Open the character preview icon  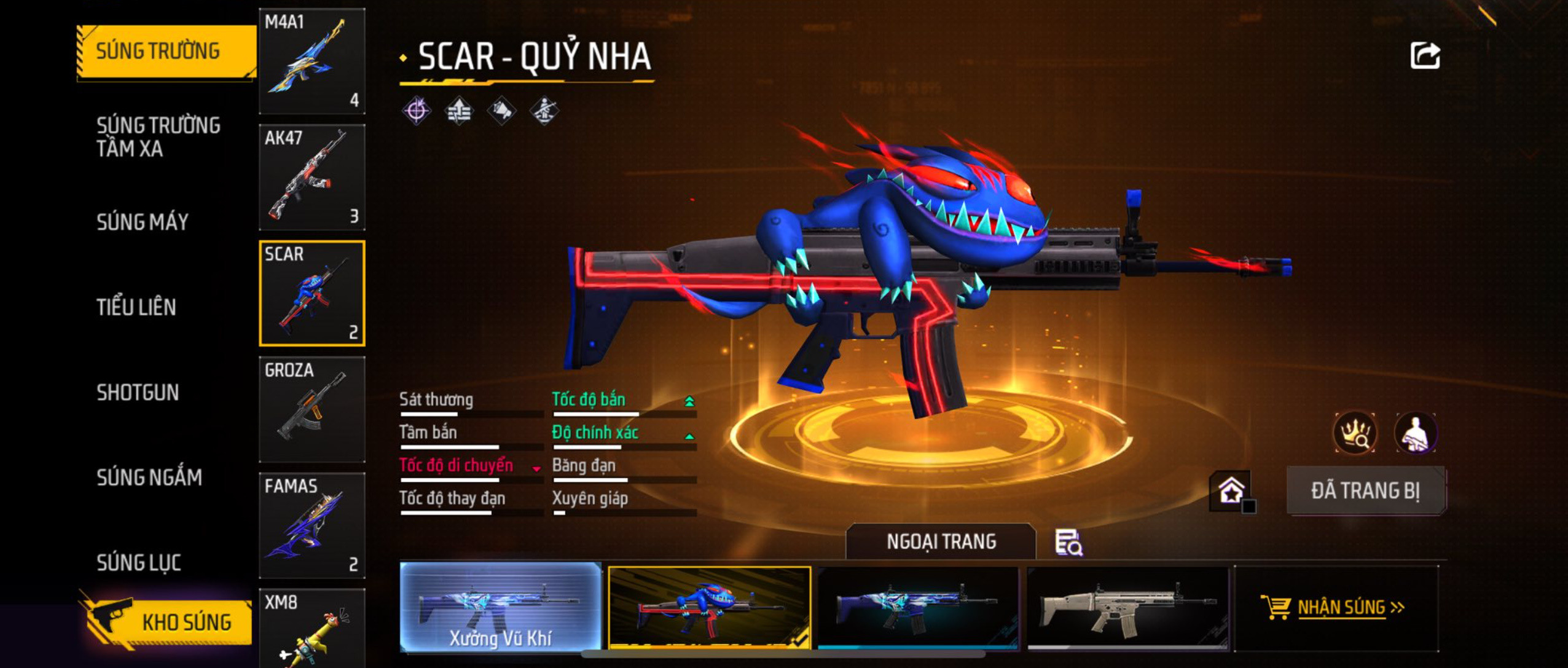(1415, 433)
